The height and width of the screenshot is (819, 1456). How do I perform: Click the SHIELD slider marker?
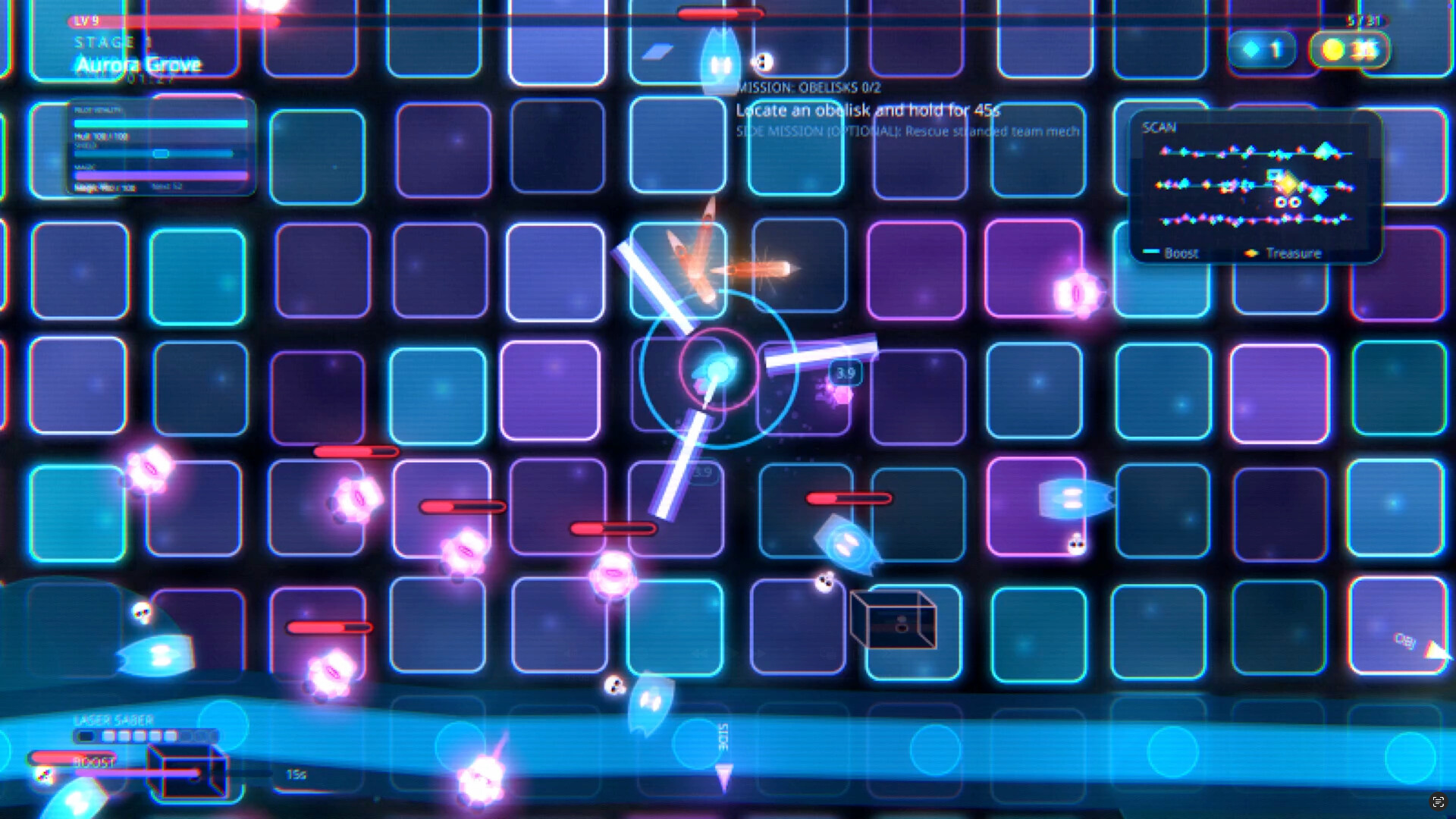pos(160,153)
